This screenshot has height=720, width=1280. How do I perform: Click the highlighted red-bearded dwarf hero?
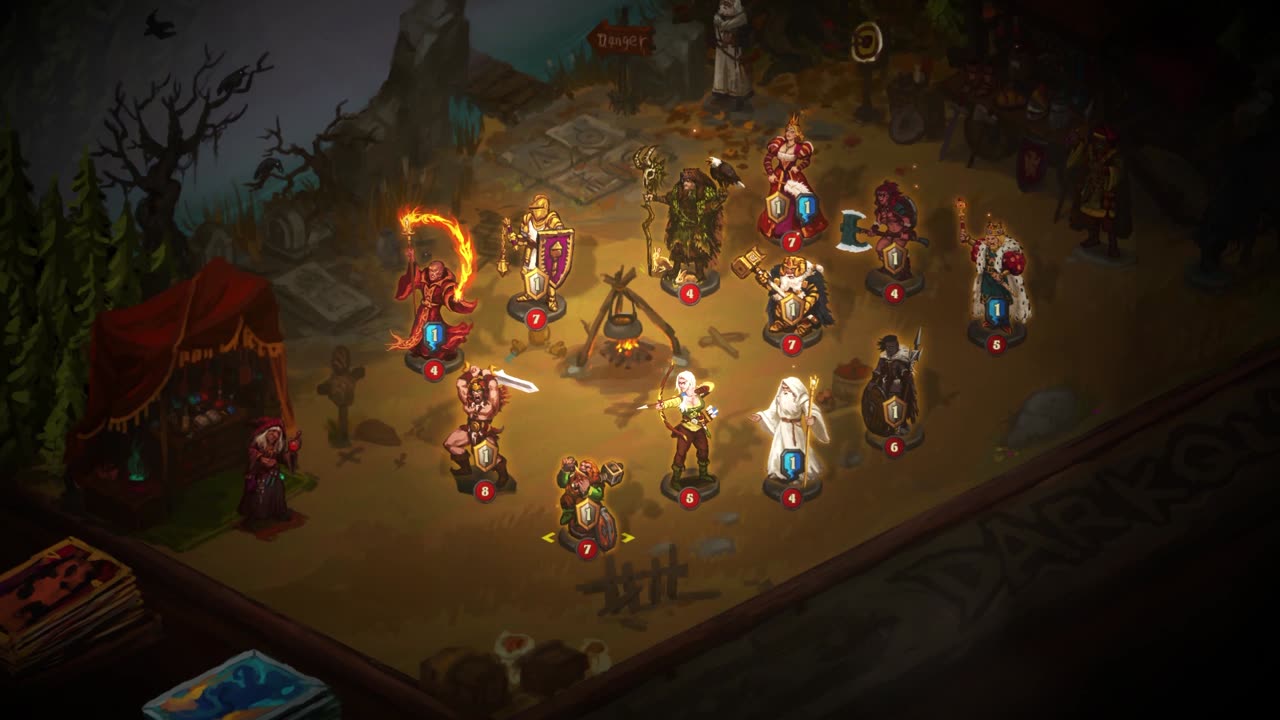pyautogui.click(x=587, y=500)
